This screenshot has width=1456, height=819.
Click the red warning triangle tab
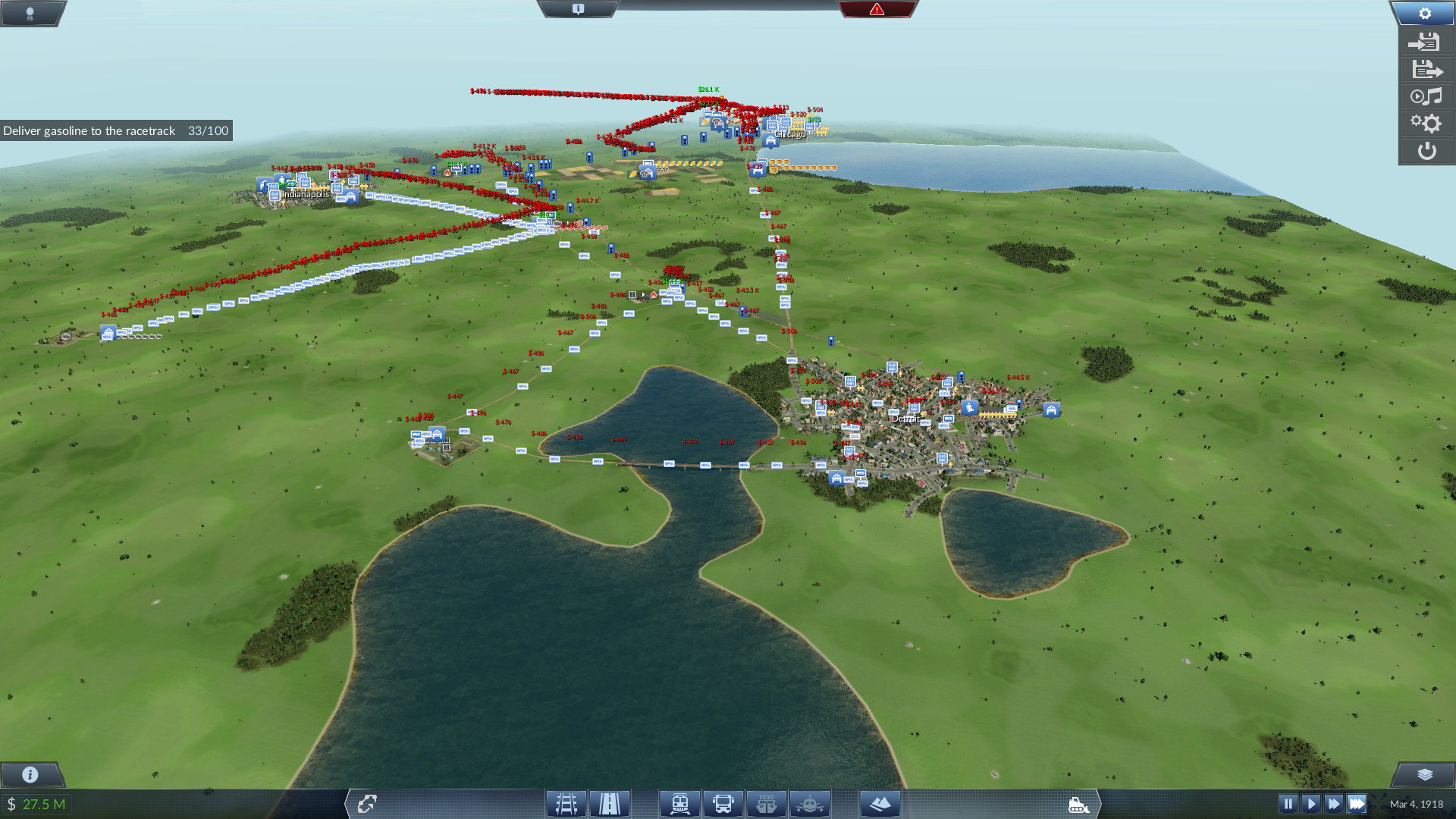click(877, 9)
